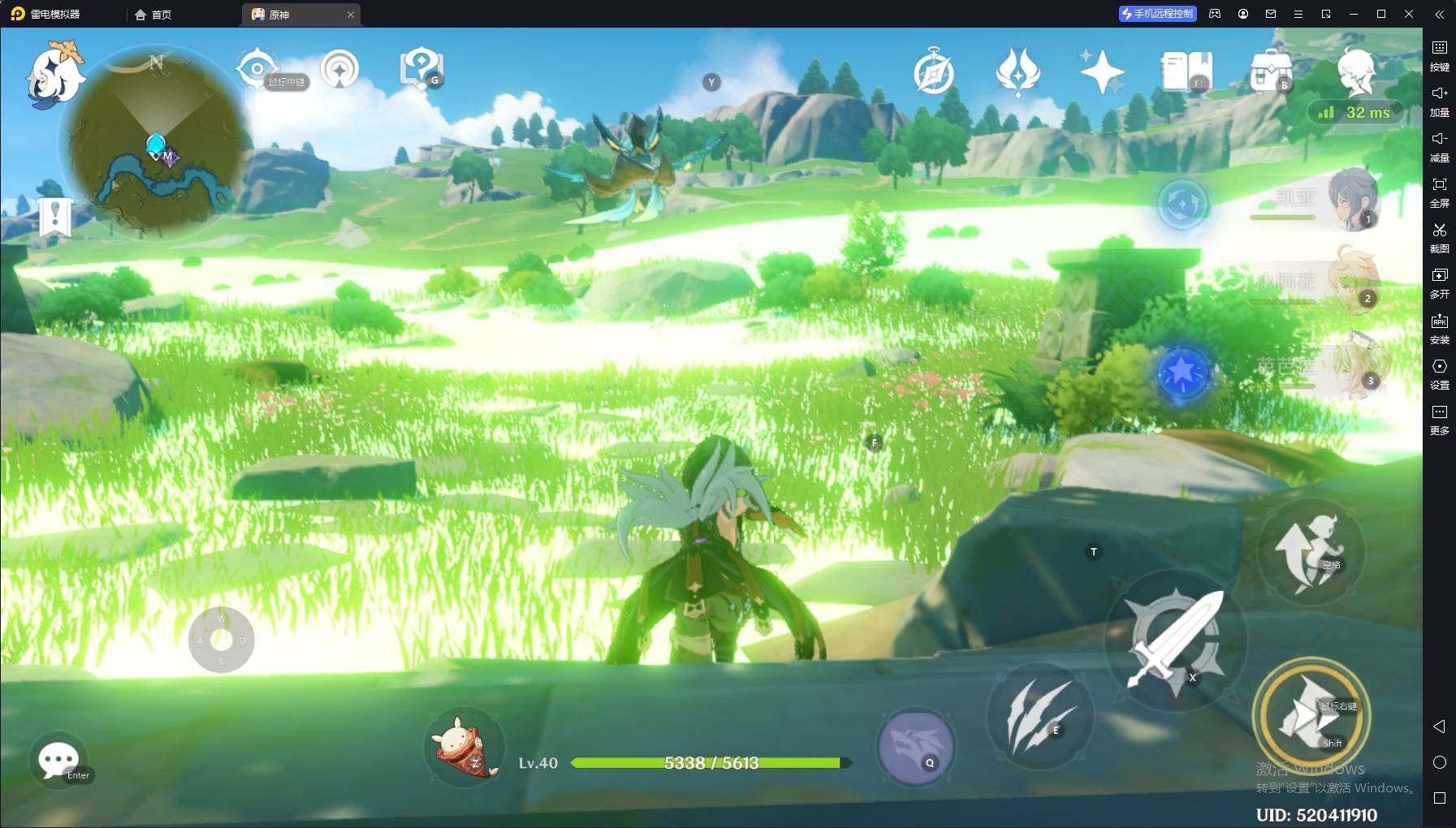The height and width of the screenshot is (828, 1456).
Task: Open the adventure compass icon
Action: (933, 72)
